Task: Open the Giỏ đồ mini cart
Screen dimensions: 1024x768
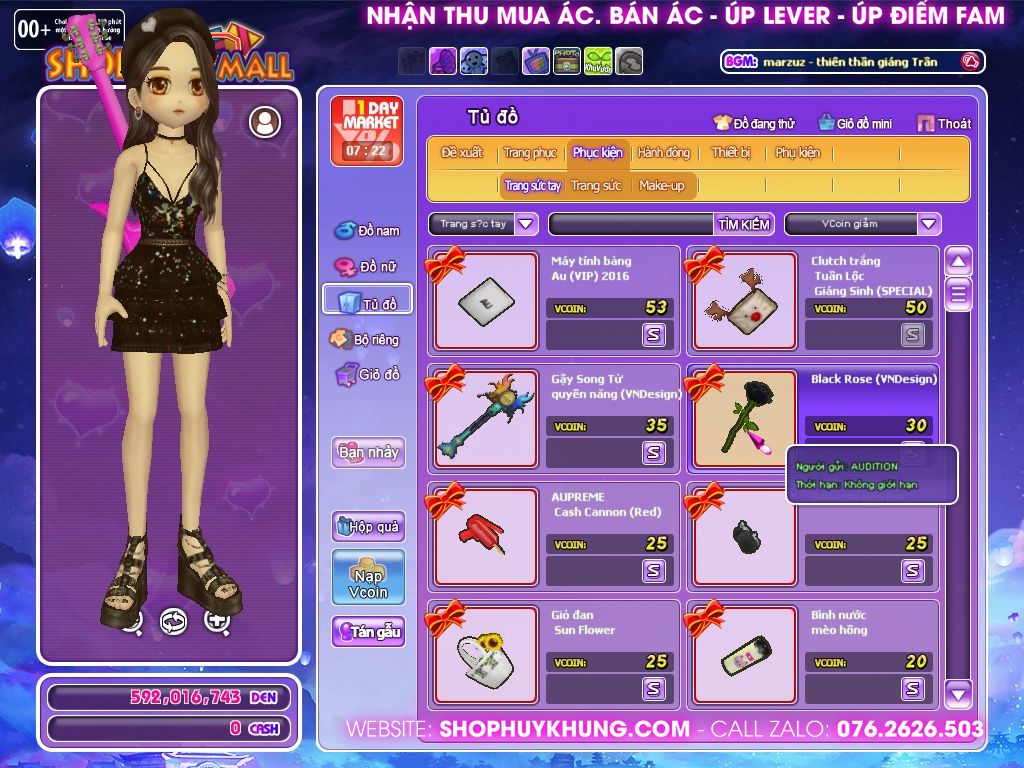Action: tap(855, 123)
